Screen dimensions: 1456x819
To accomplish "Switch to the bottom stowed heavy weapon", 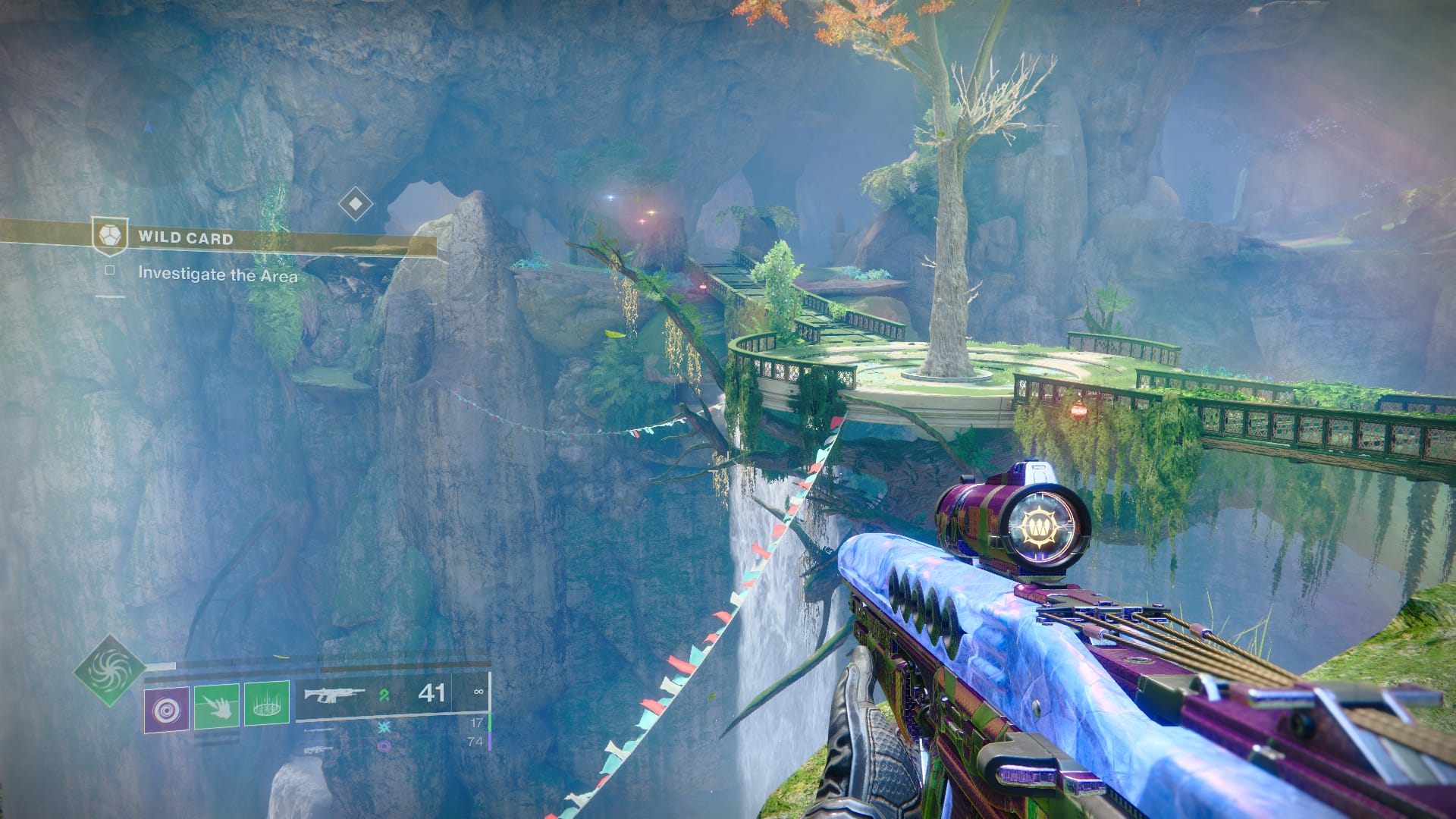I will pos(318,748).
